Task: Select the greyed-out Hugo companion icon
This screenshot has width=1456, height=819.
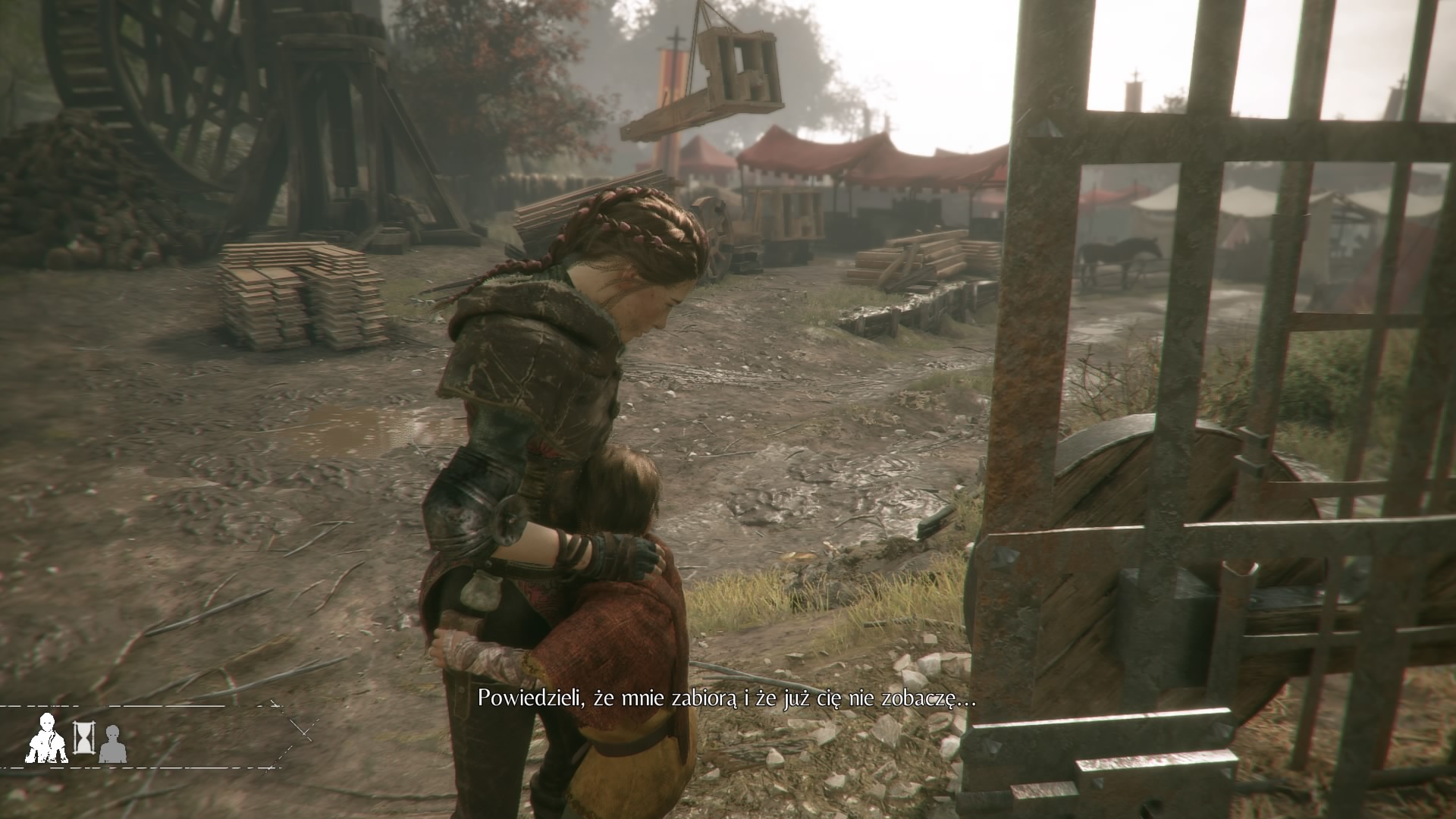Action: pos(113,743)
